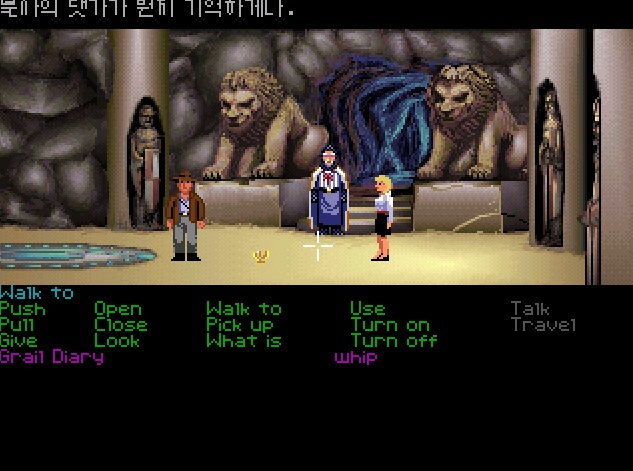Choose the Travel verb

[x=543, y=325]
